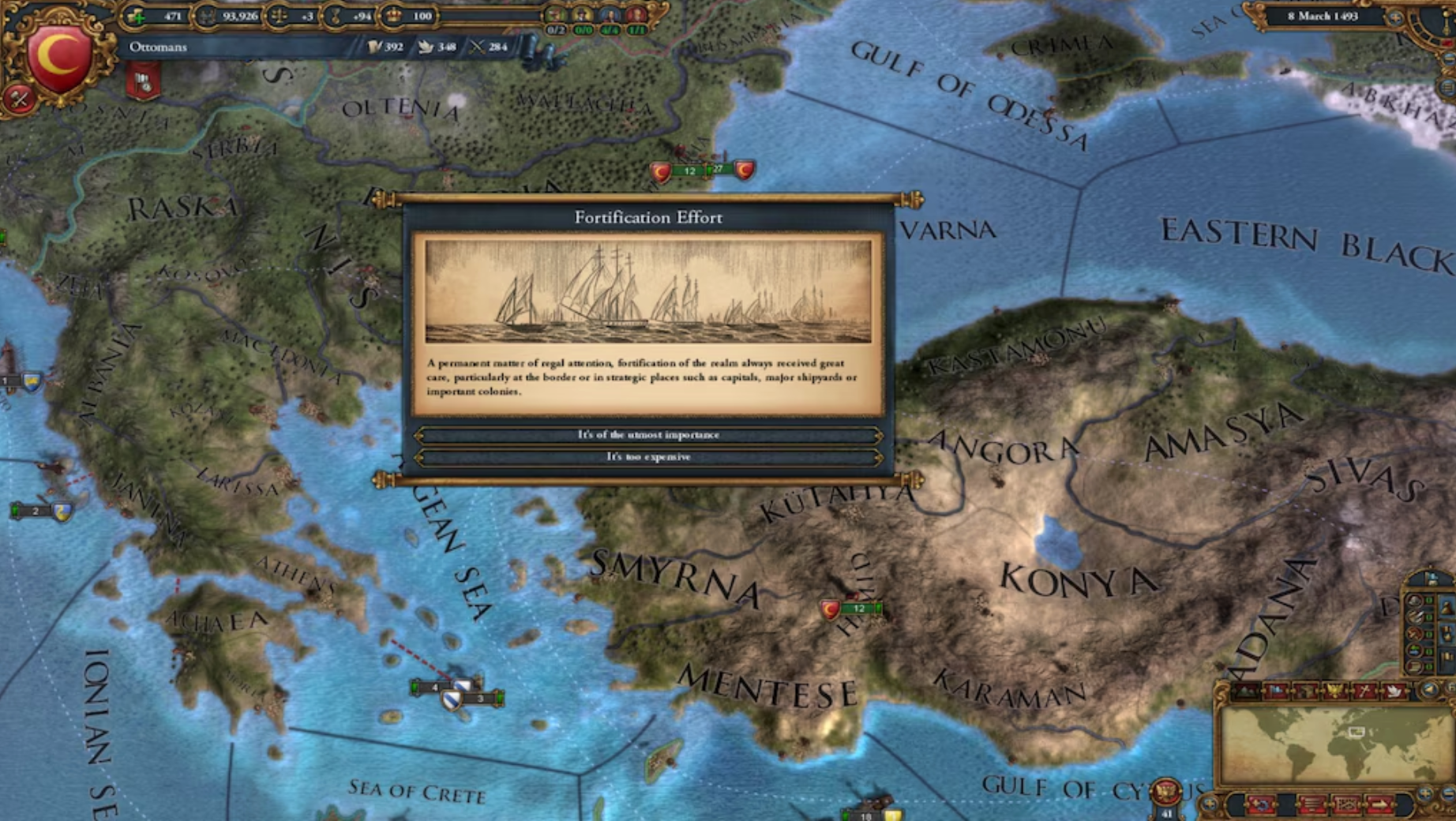Select the religious mapmode dove icon
The image size is (1456, 821).
point(1395,691)
